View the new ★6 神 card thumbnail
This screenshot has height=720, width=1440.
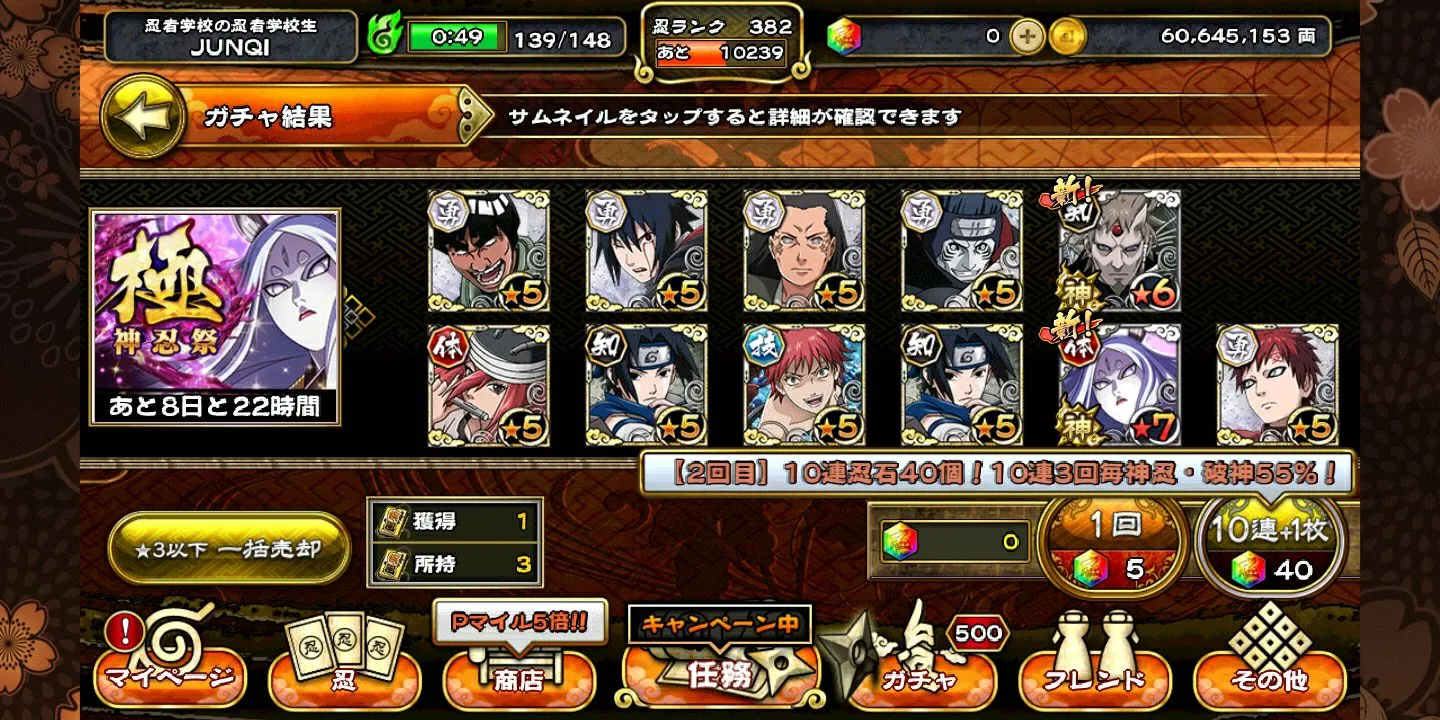point(1120,251)
